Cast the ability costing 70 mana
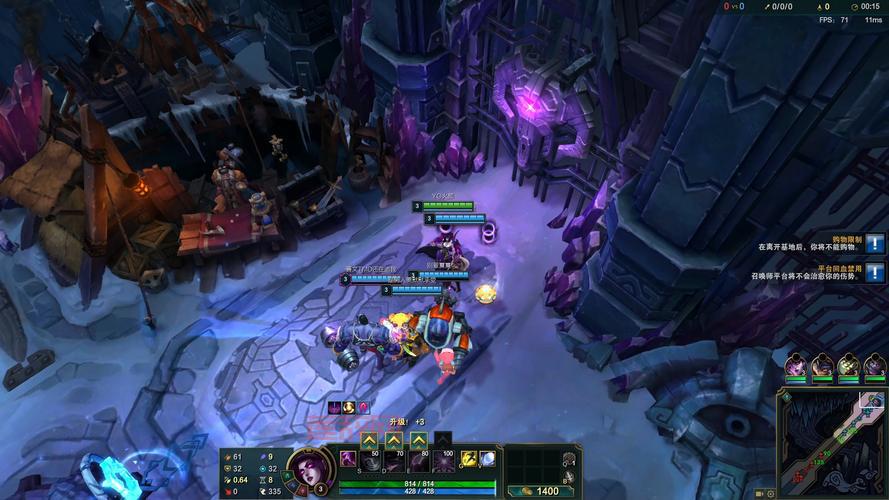889x500 pixels. point(394,460)
